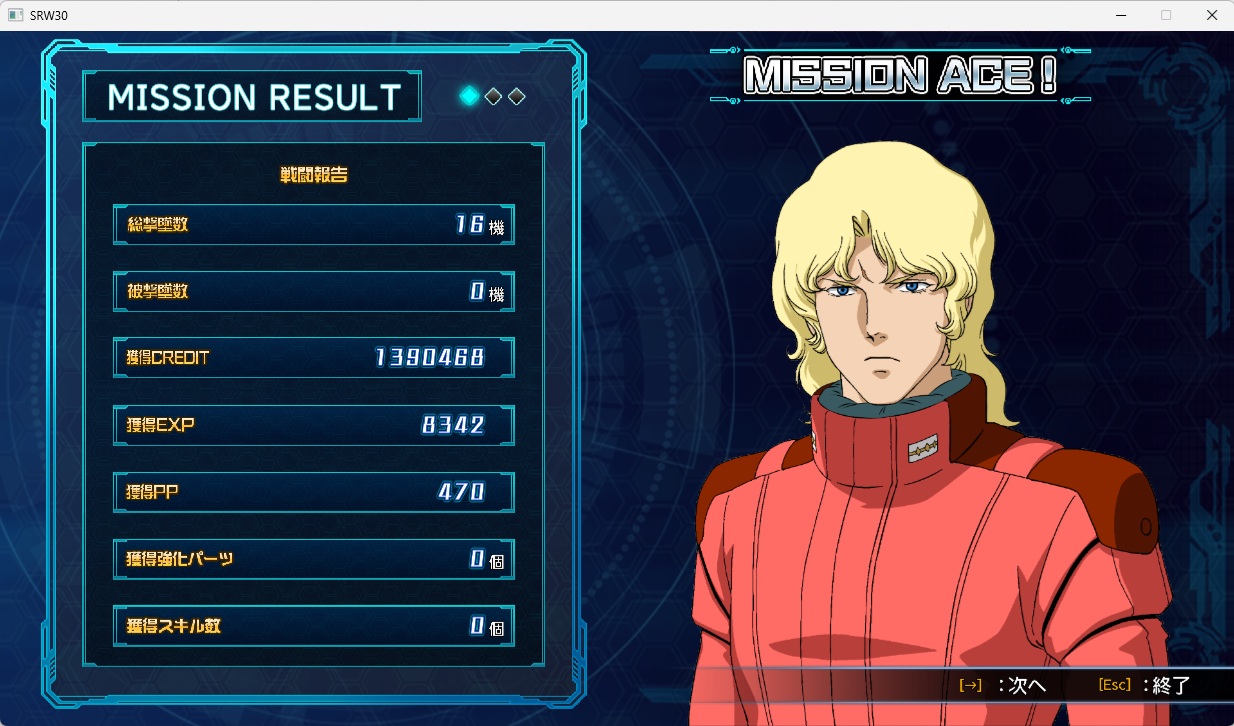This screenshot has height=726, width=1234.
Task: Close the SRW30 game window
Action: pyautogui.click(x=1211, y=15)
